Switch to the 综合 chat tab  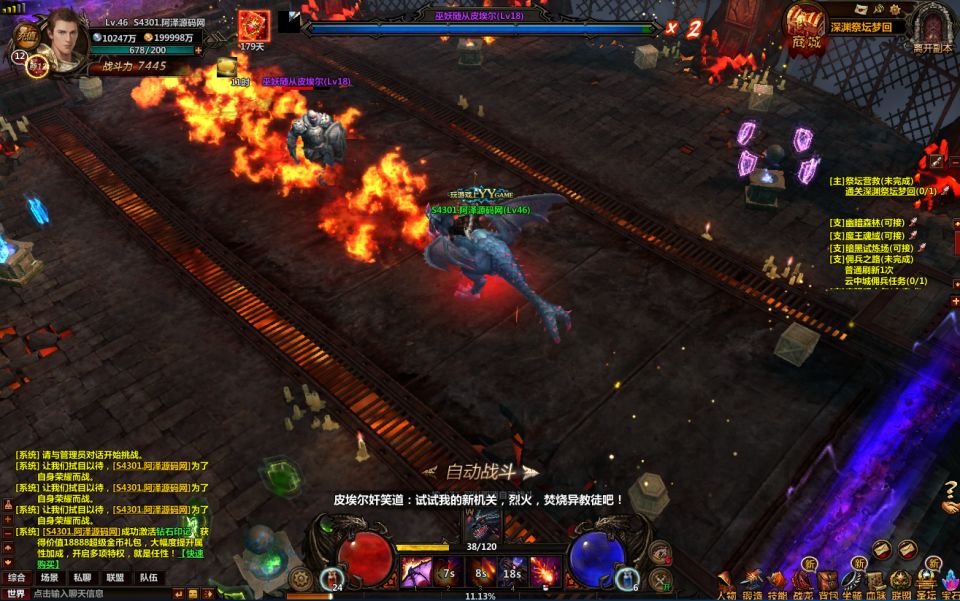[x=17, y=577]
